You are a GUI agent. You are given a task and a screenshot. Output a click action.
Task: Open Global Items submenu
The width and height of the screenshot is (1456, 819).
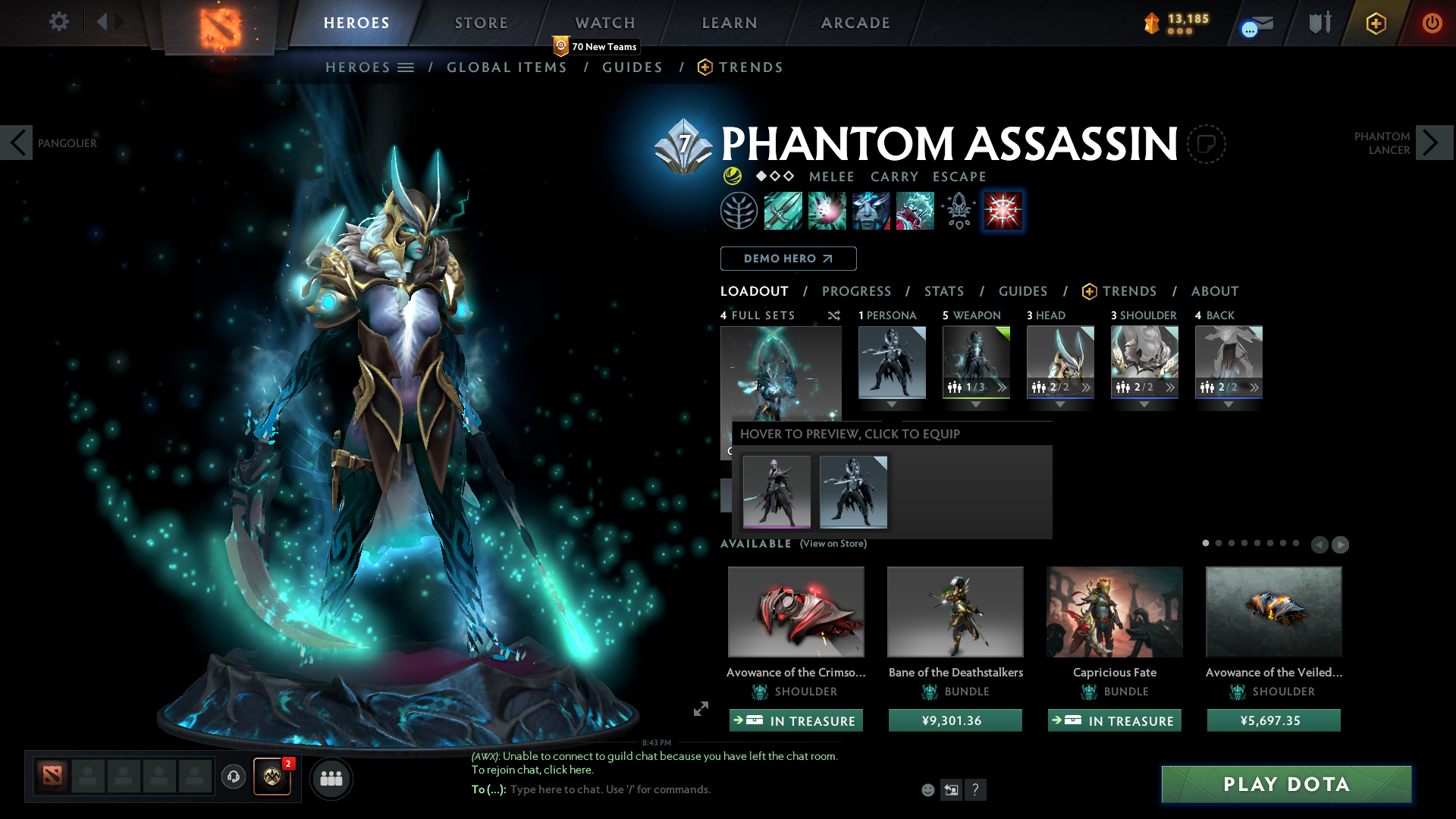pyautogui.click(x=507, y=67)
